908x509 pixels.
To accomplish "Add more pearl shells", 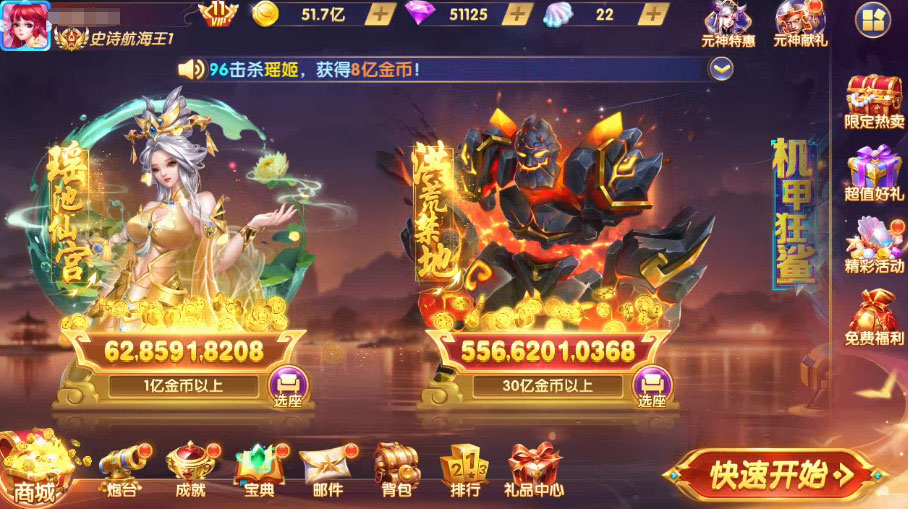I will (652, 14).
